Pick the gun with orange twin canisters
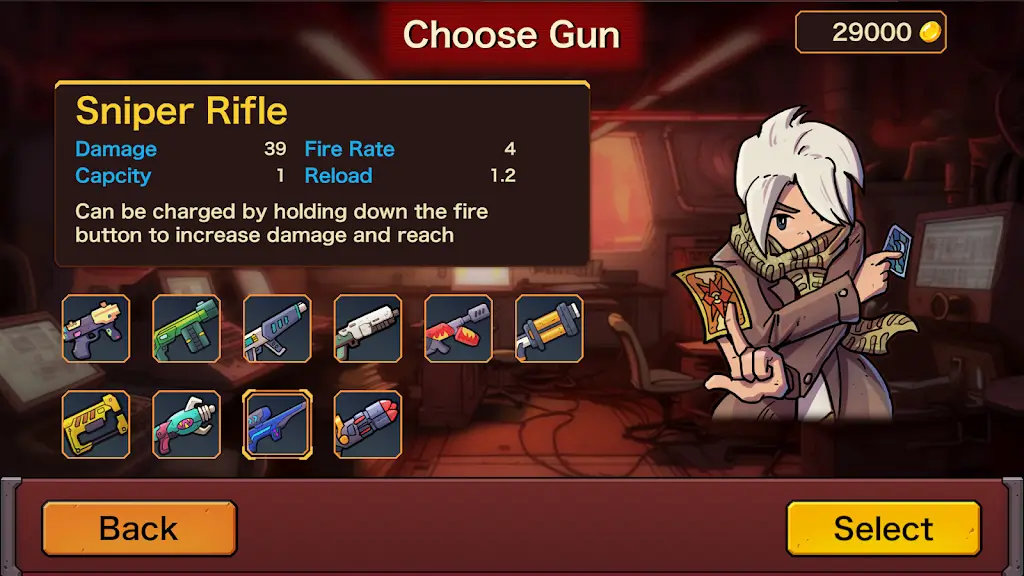 click(549, 328)
